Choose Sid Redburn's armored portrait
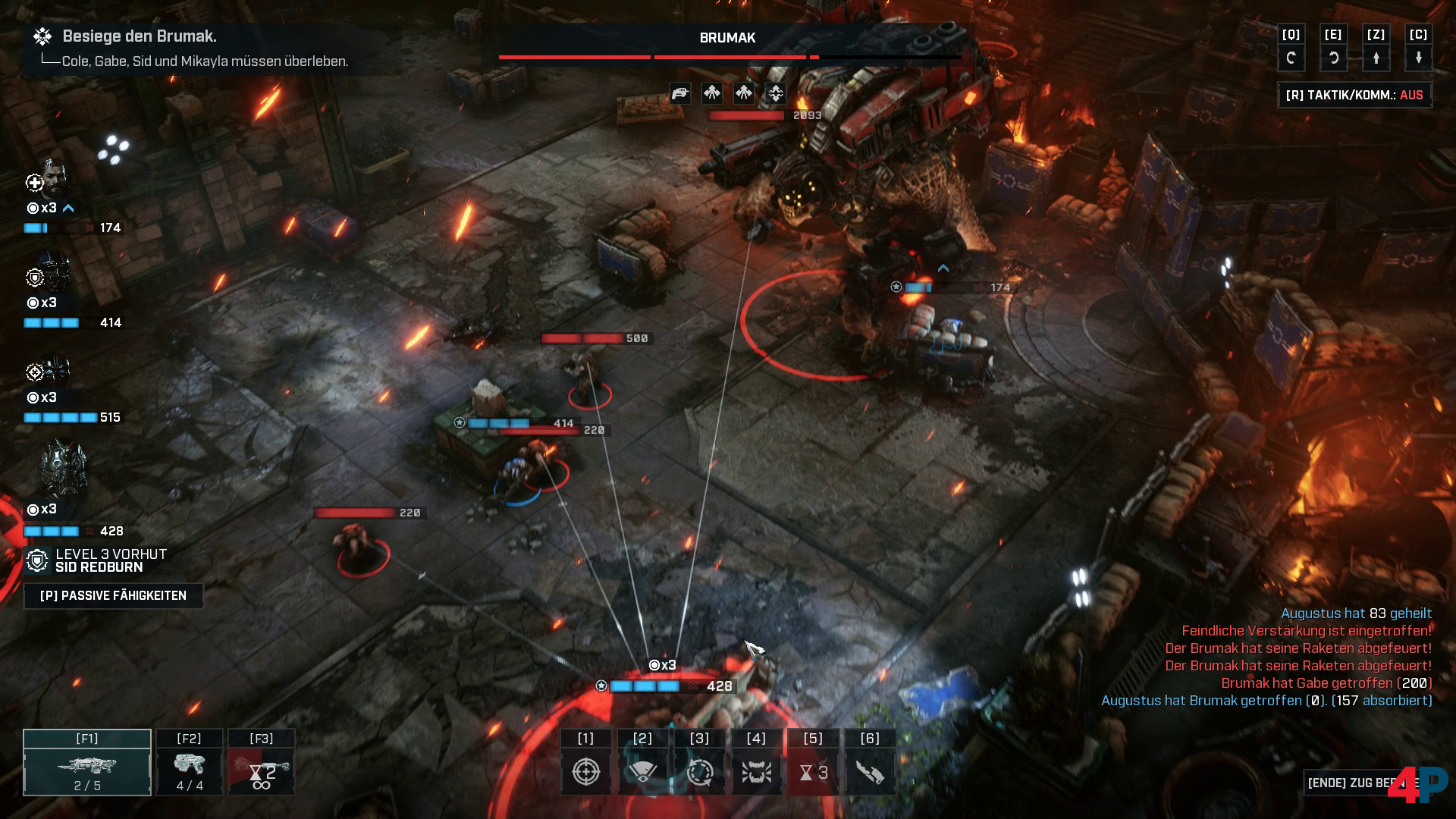 (63, 469)
